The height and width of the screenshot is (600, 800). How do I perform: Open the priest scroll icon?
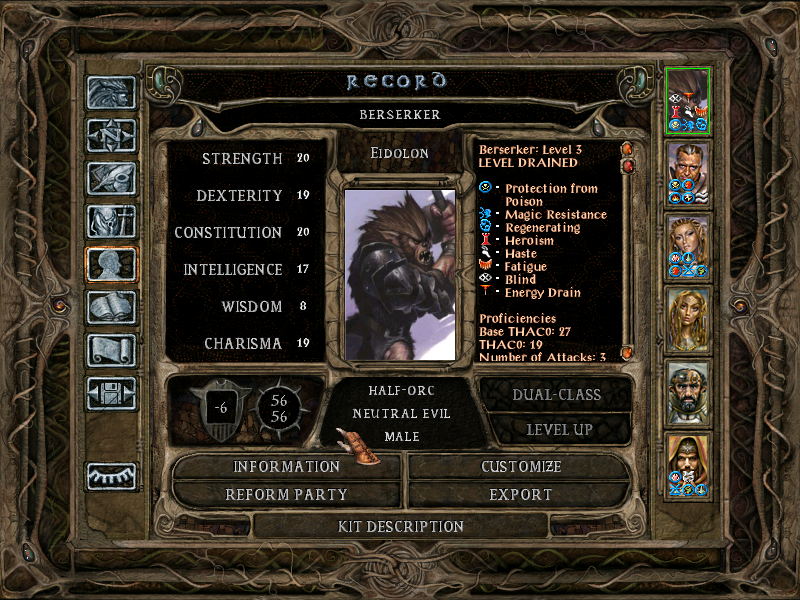[111, 350]
